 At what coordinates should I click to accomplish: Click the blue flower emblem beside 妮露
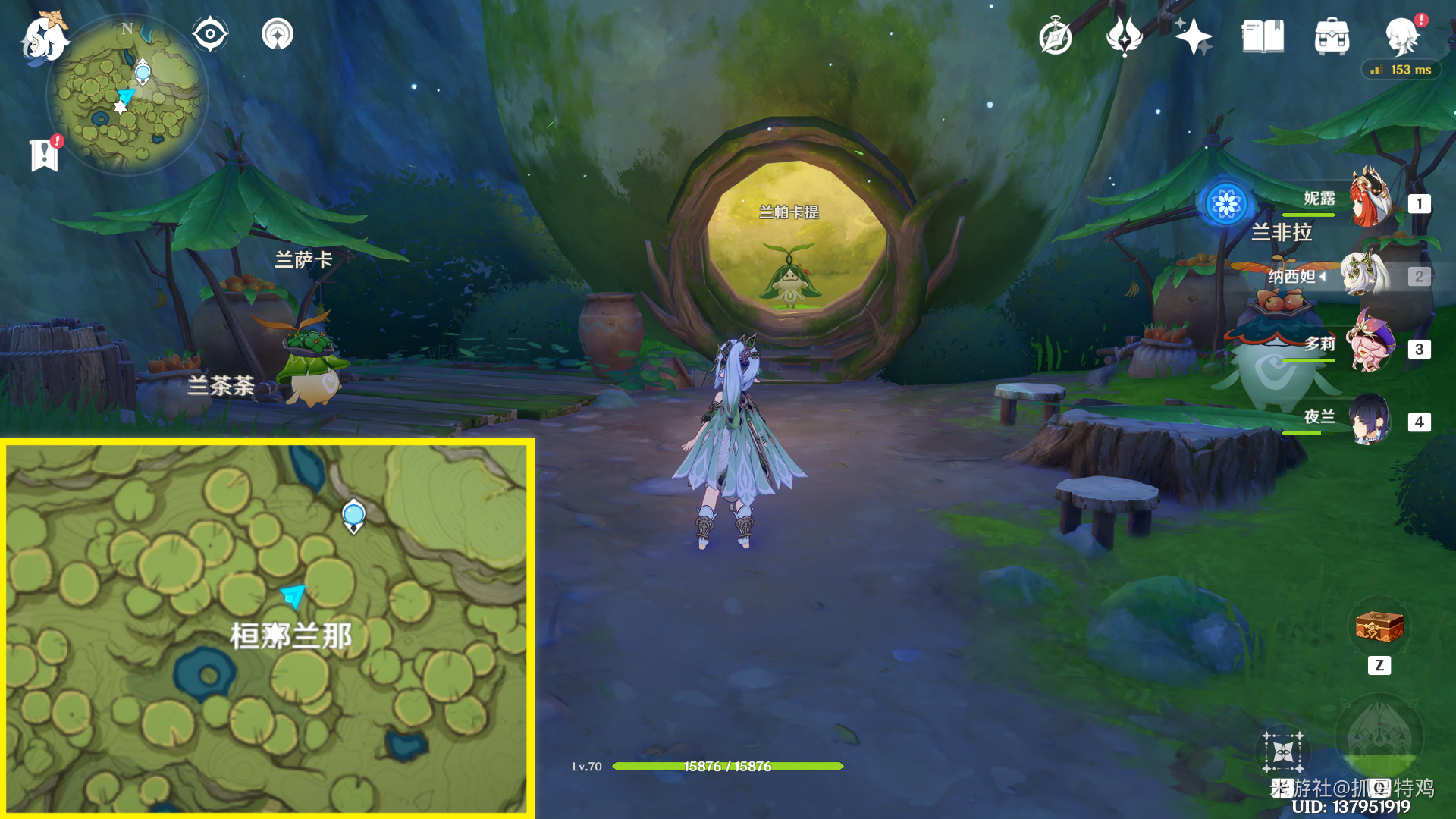tap(1226, 203)
